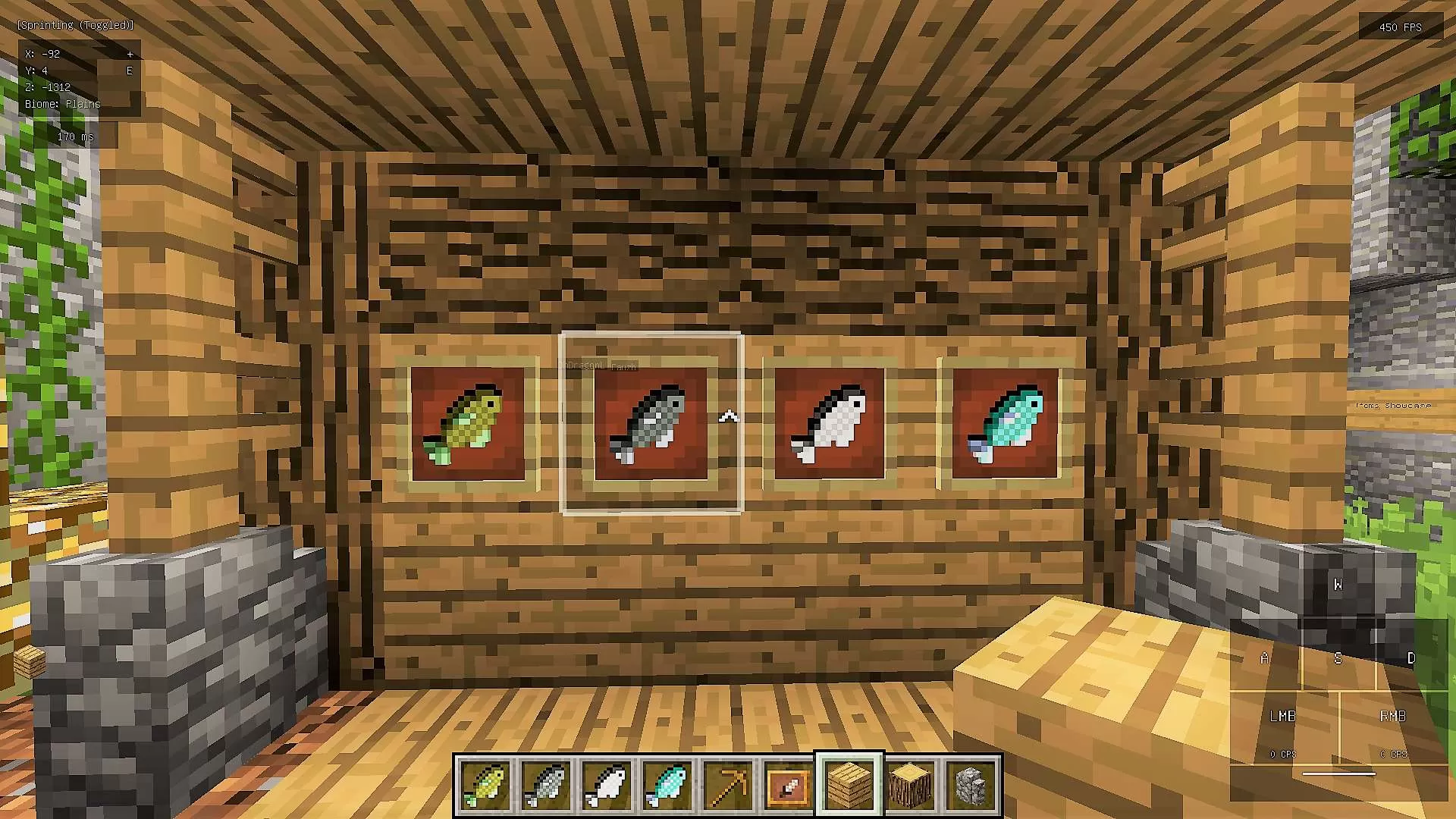Click the selected oak planks hotbar slot
The image size is (1456, 819).
pos(849,785)
